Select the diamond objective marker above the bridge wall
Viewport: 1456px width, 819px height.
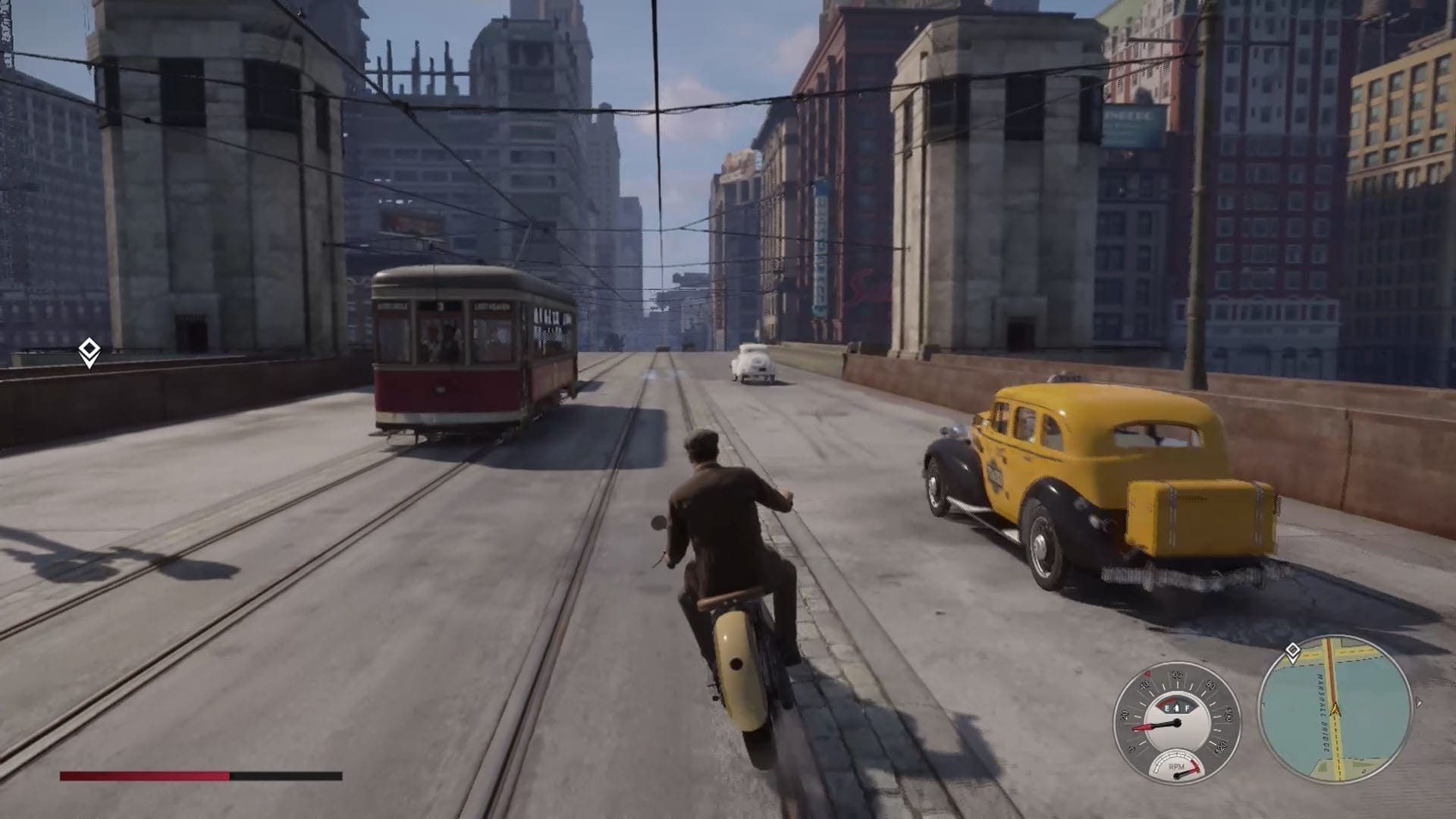pos(89,352)
